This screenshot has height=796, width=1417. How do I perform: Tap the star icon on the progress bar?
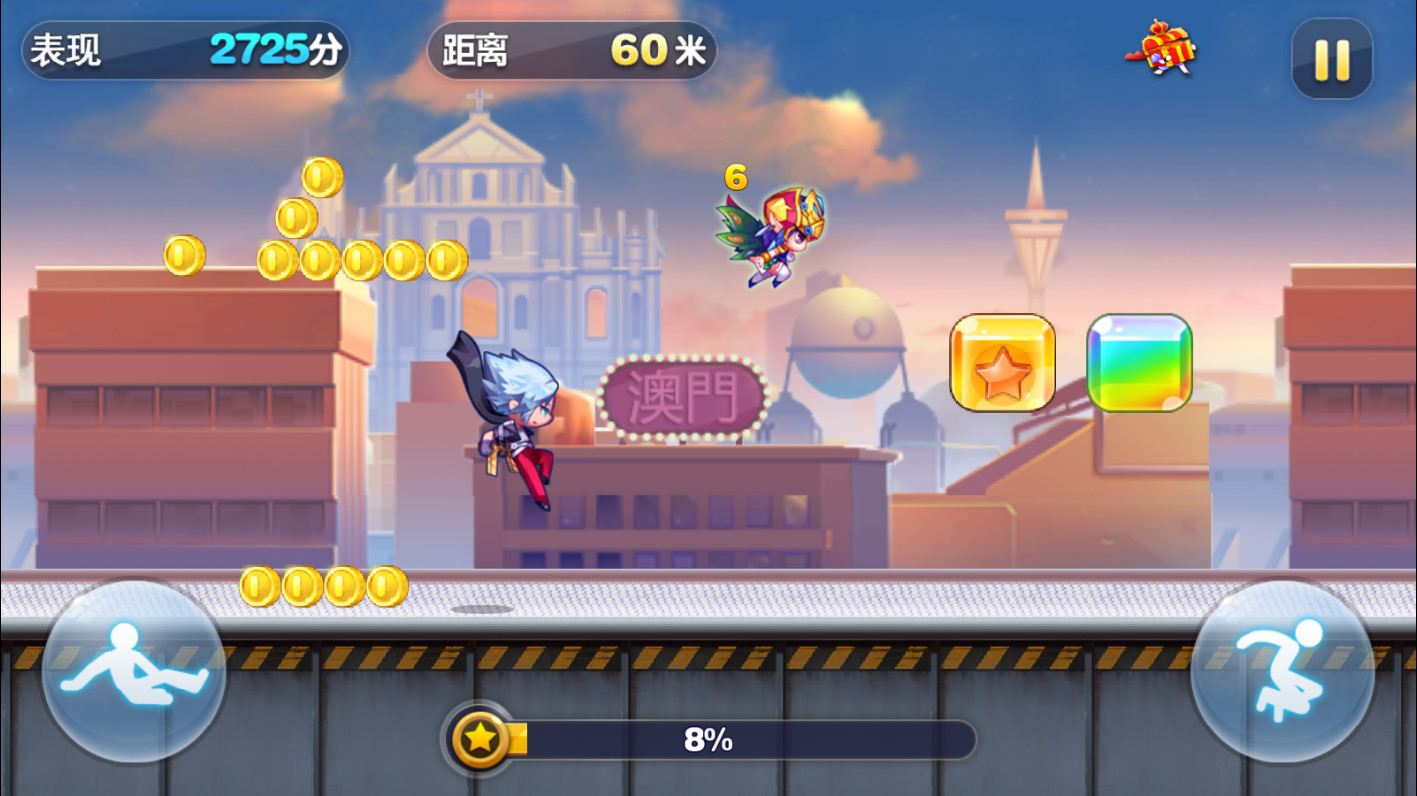482,738
